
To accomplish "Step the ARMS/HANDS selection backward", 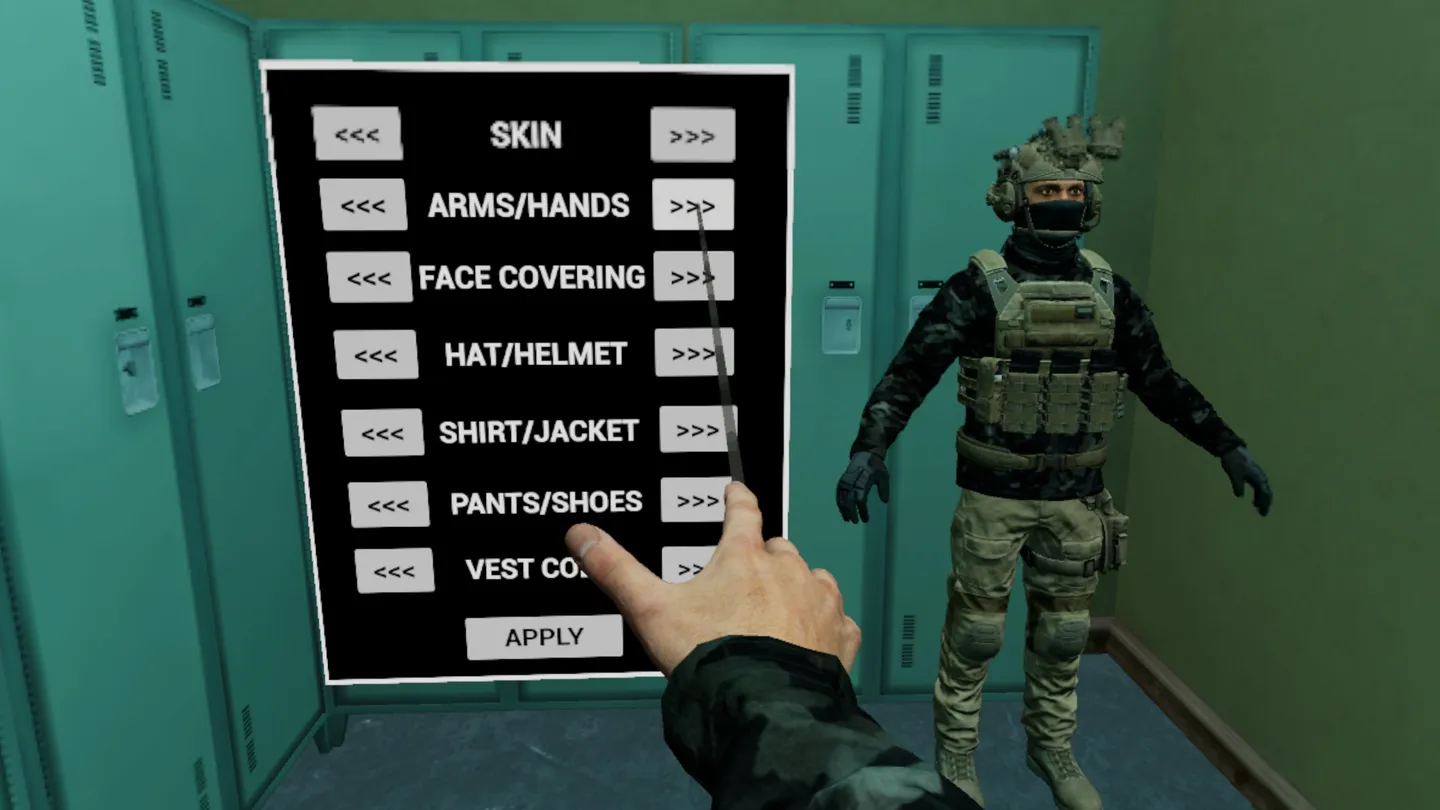I will pyautogui.click(x=363, y=205).
